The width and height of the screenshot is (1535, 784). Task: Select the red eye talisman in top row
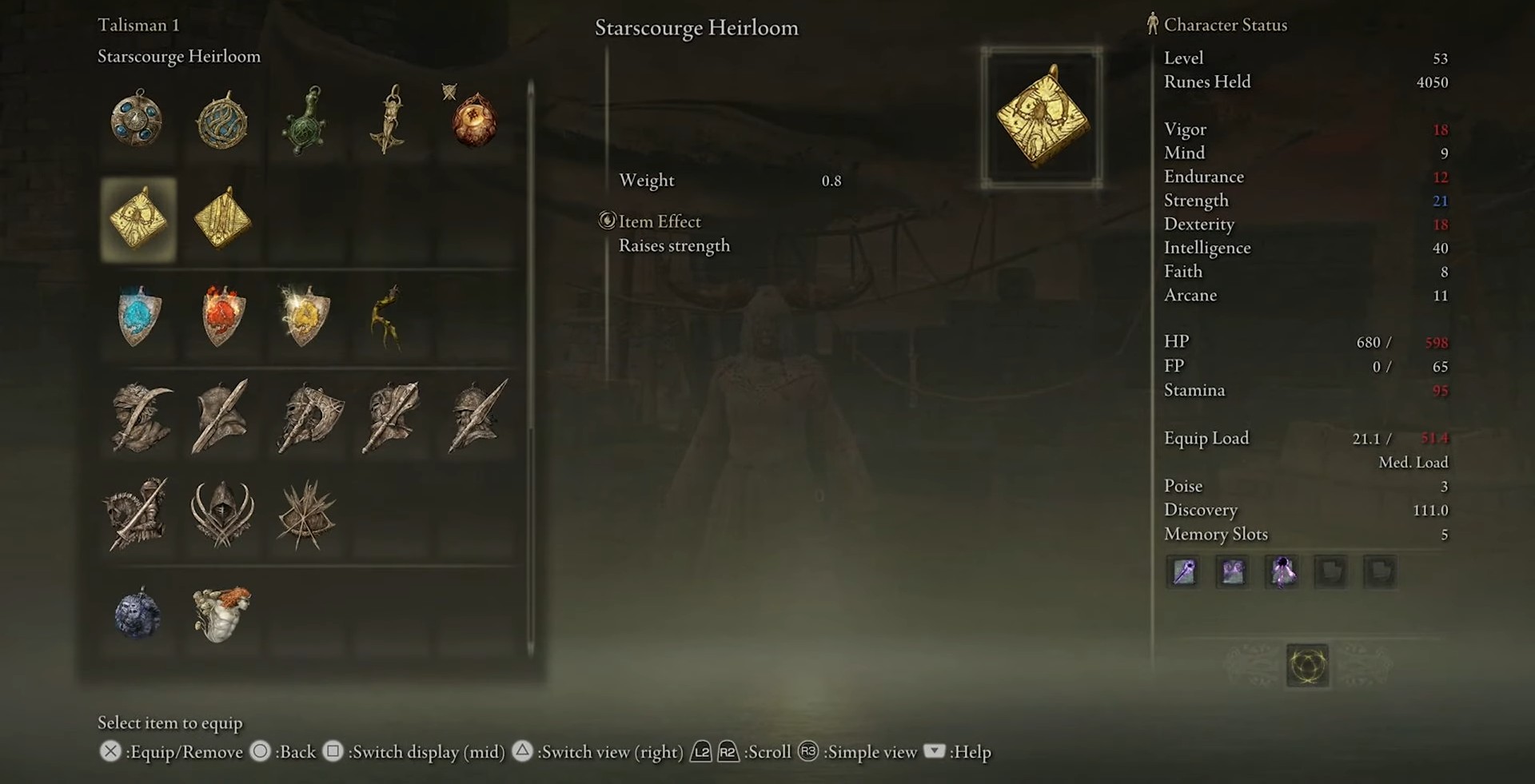tap(473, 120)
